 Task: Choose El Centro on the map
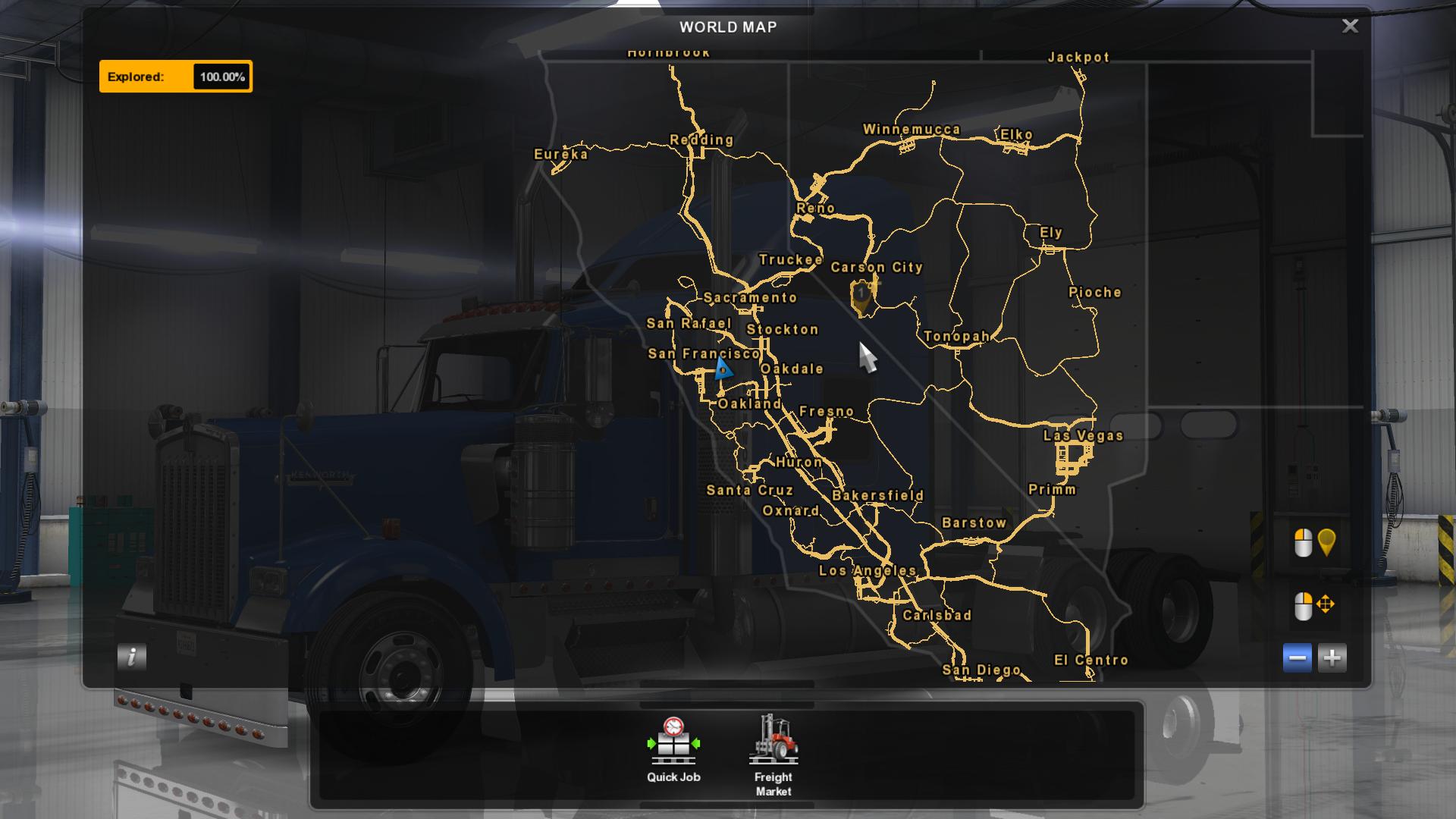(x=1091, y=661)
